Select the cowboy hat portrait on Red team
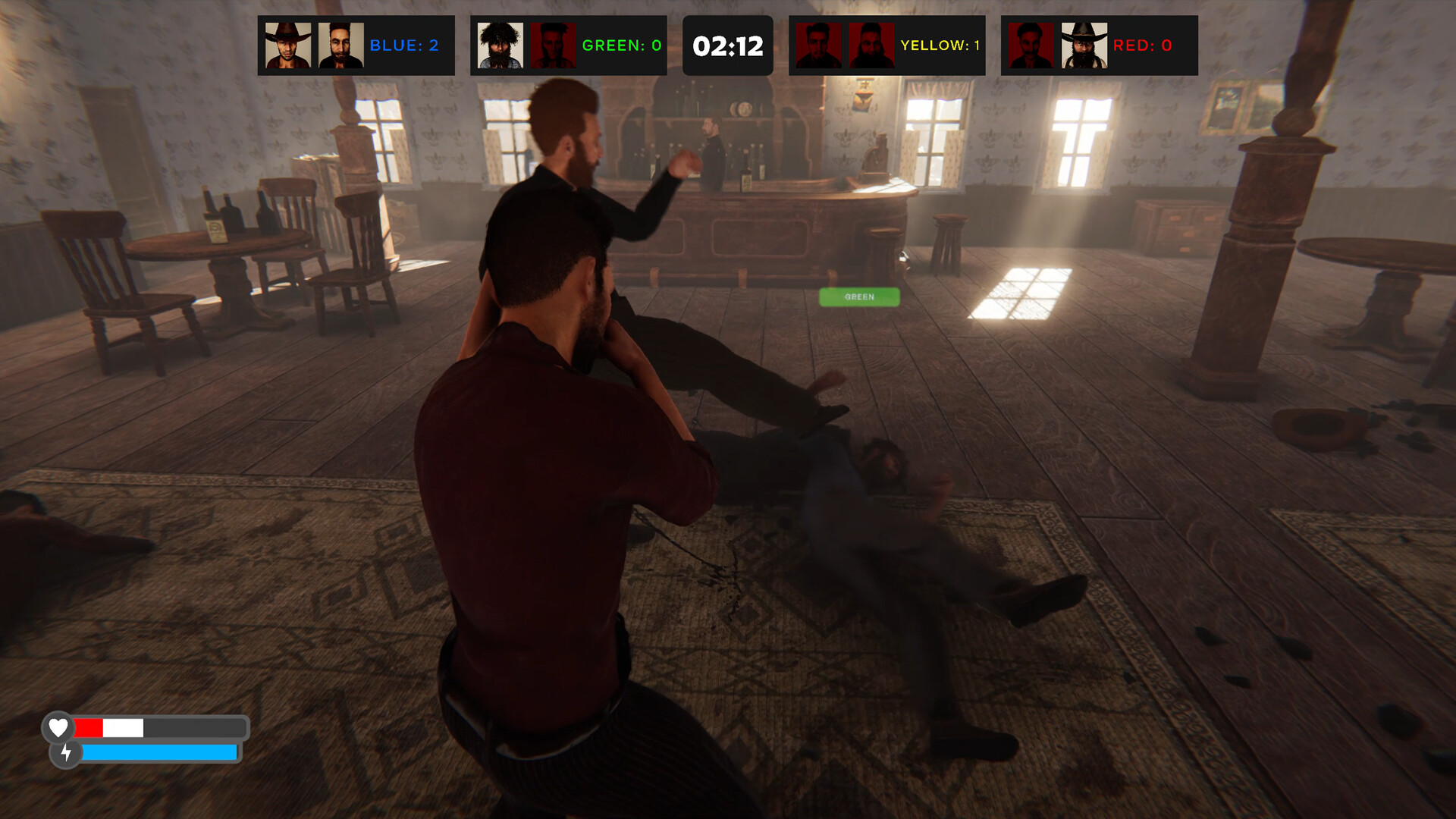Viewport: 1456px width, 819px height. point(1086,45)
